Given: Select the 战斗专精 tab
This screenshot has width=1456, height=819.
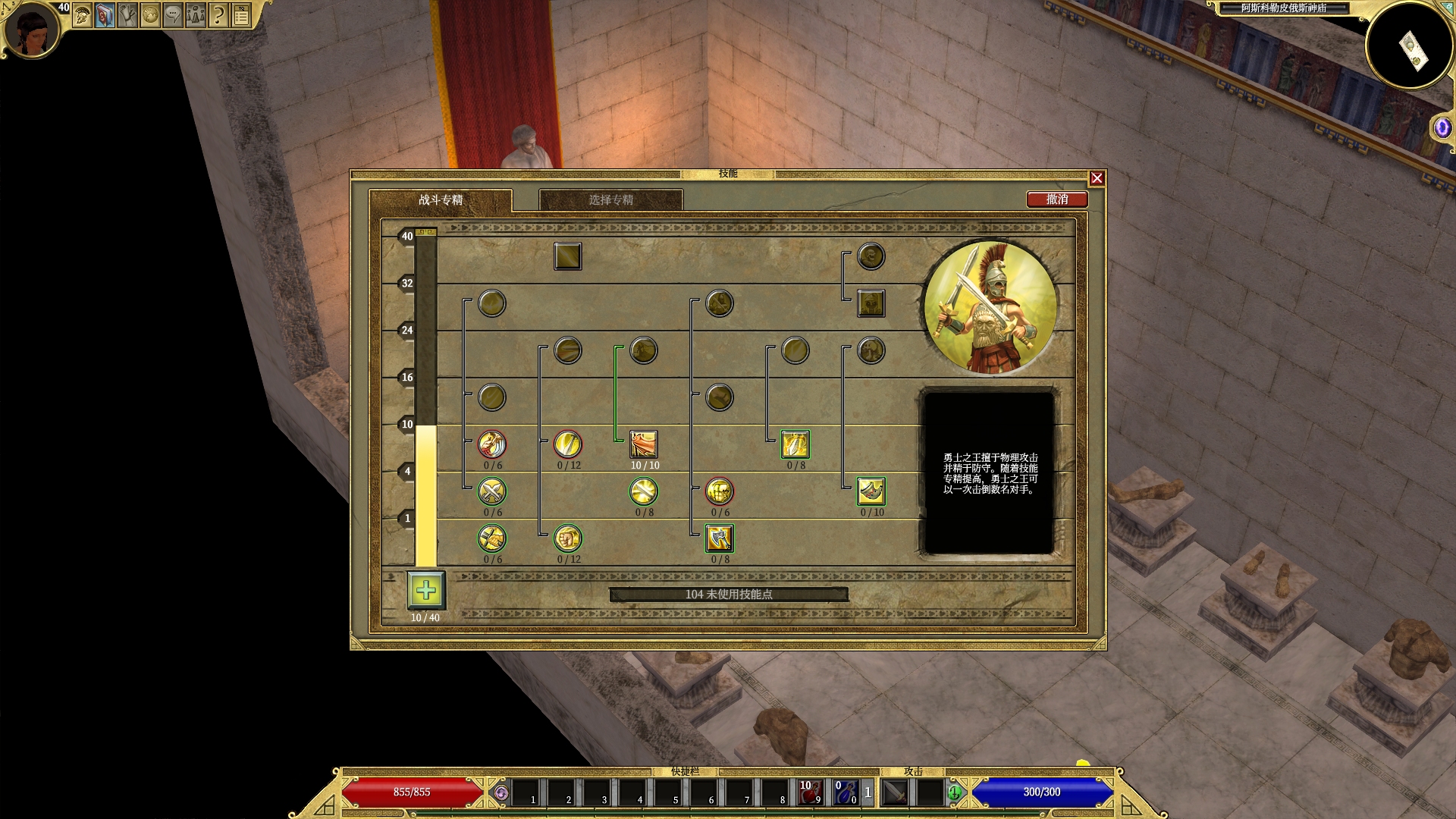Looking at the screenshot, I should pos(441,200).
